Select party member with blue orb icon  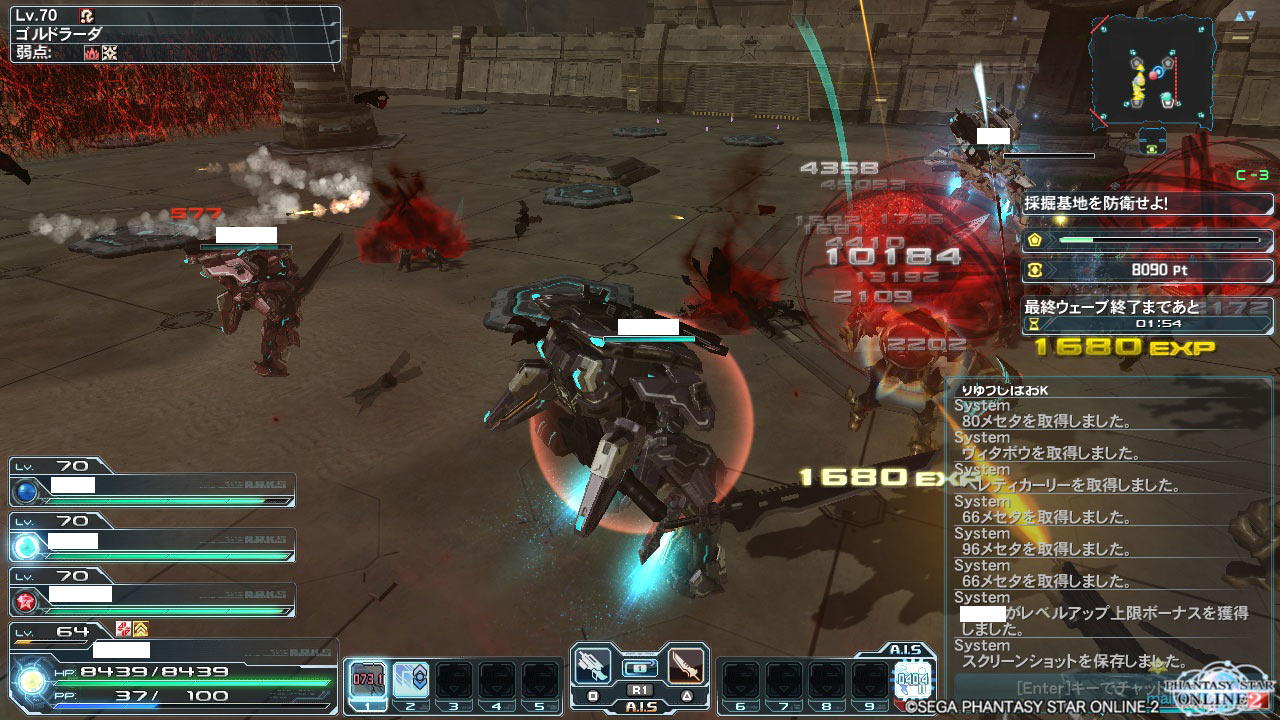[x=27, y=491]
